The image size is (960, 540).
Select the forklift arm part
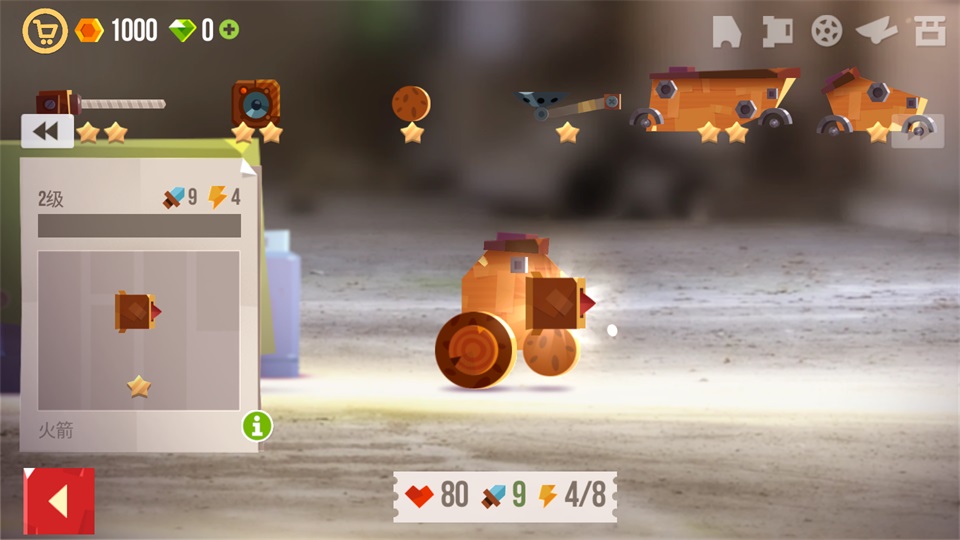point(568,106)
